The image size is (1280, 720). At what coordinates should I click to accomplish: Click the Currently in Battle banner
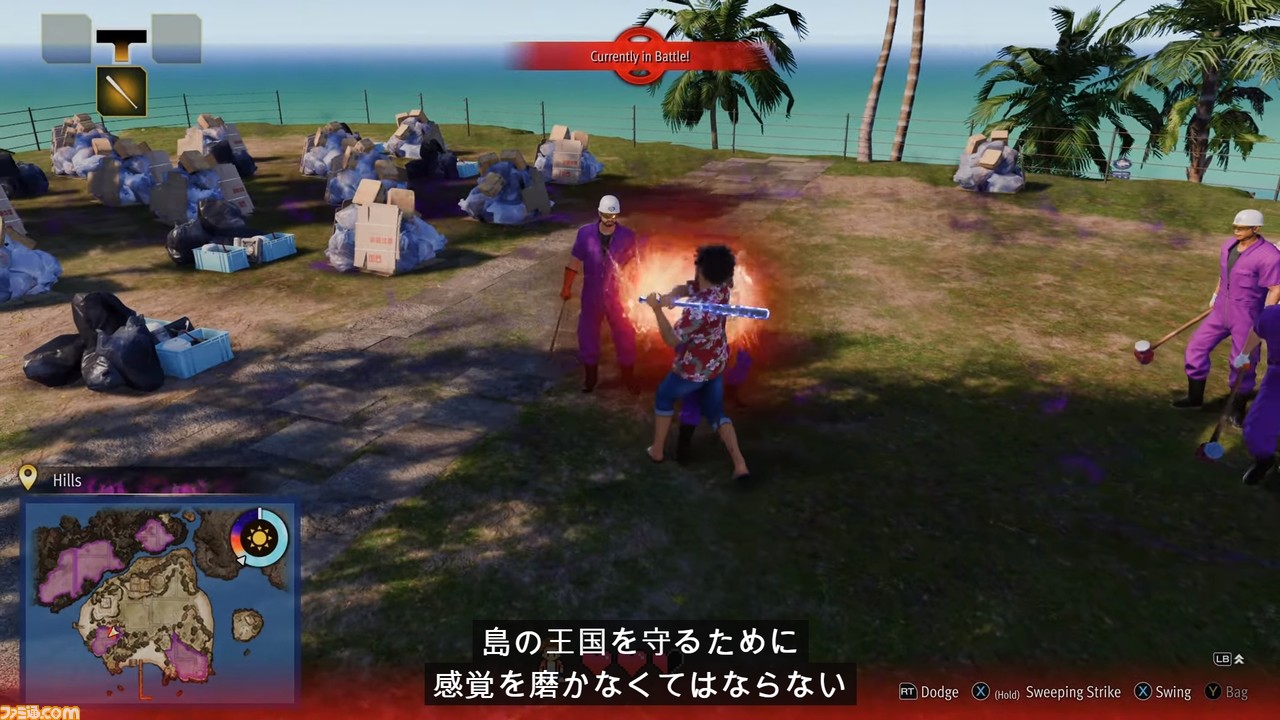tap(639, 57)
